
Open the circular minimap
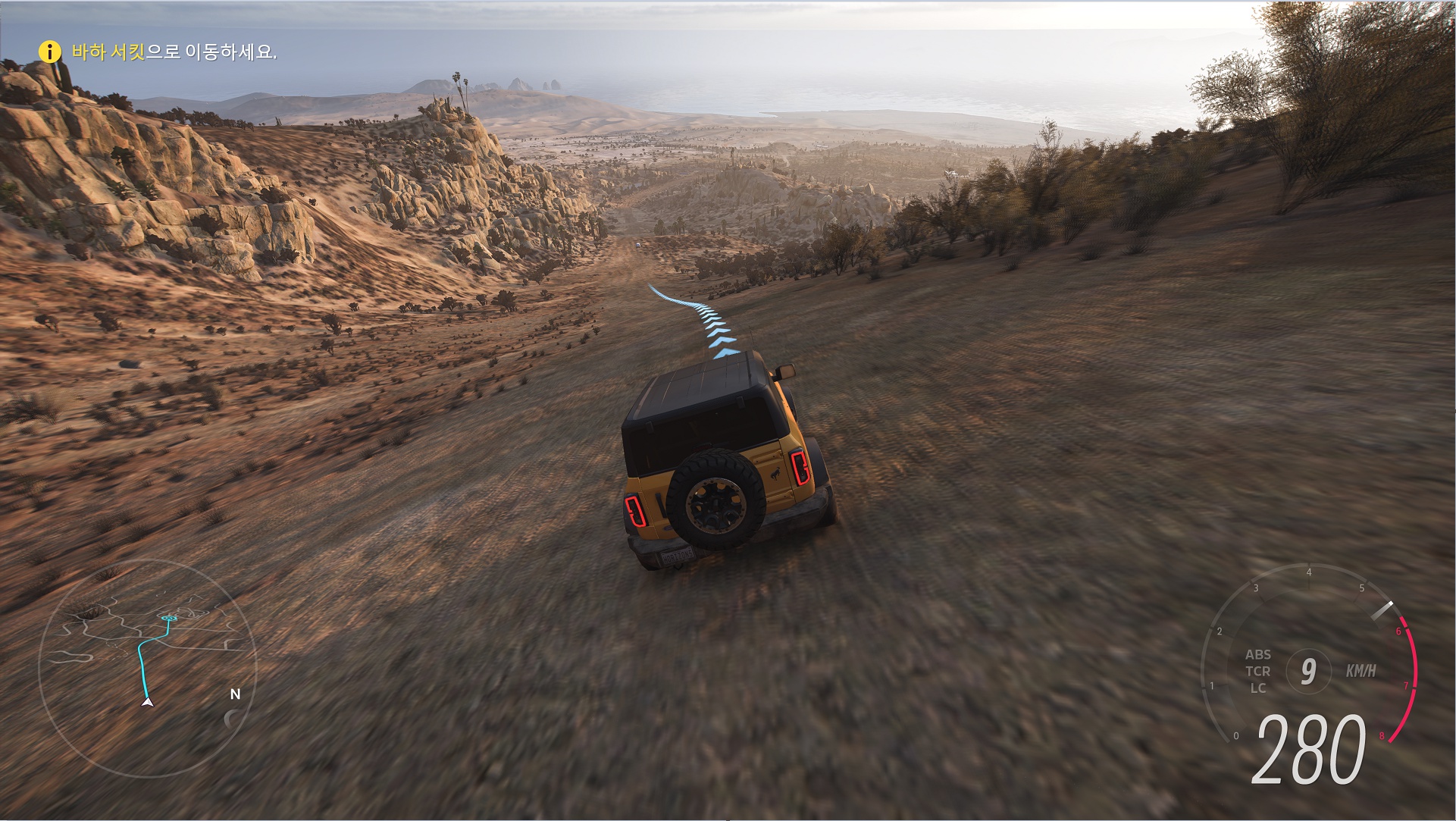tap(147, 669)
